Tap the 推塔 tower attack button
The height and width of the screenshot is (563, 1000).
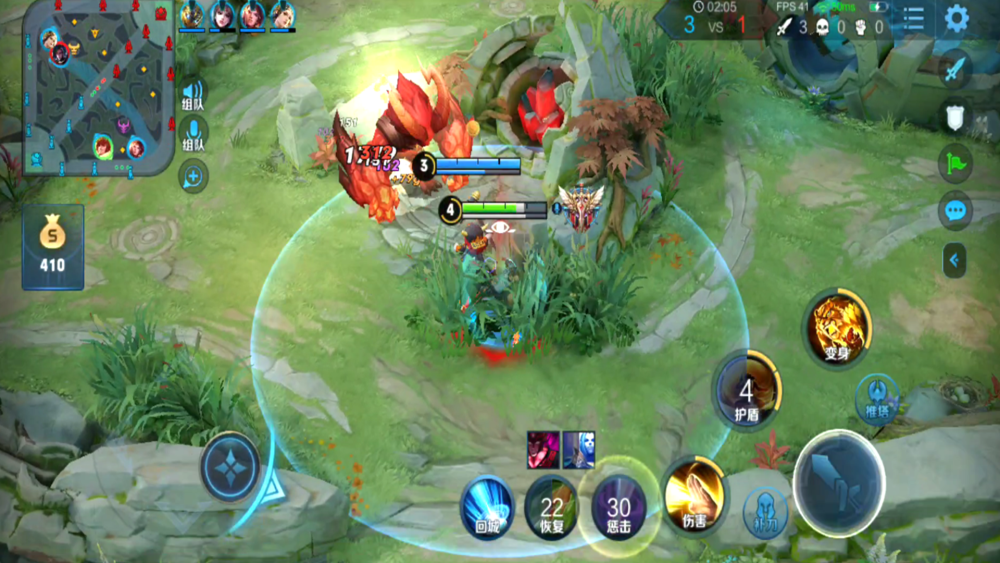[876, 396]
